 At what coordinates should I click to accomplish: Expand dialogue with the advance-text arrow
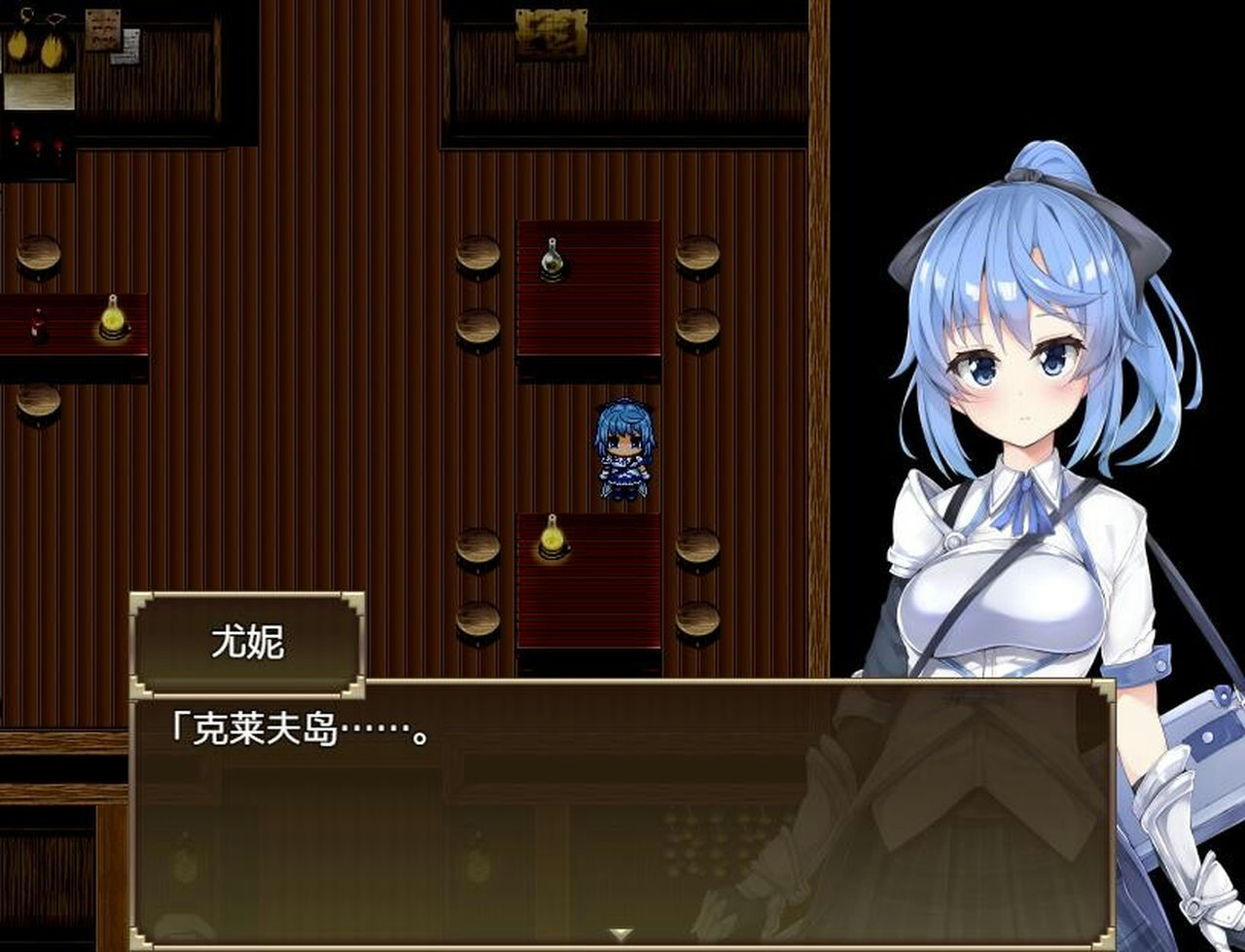620,931
